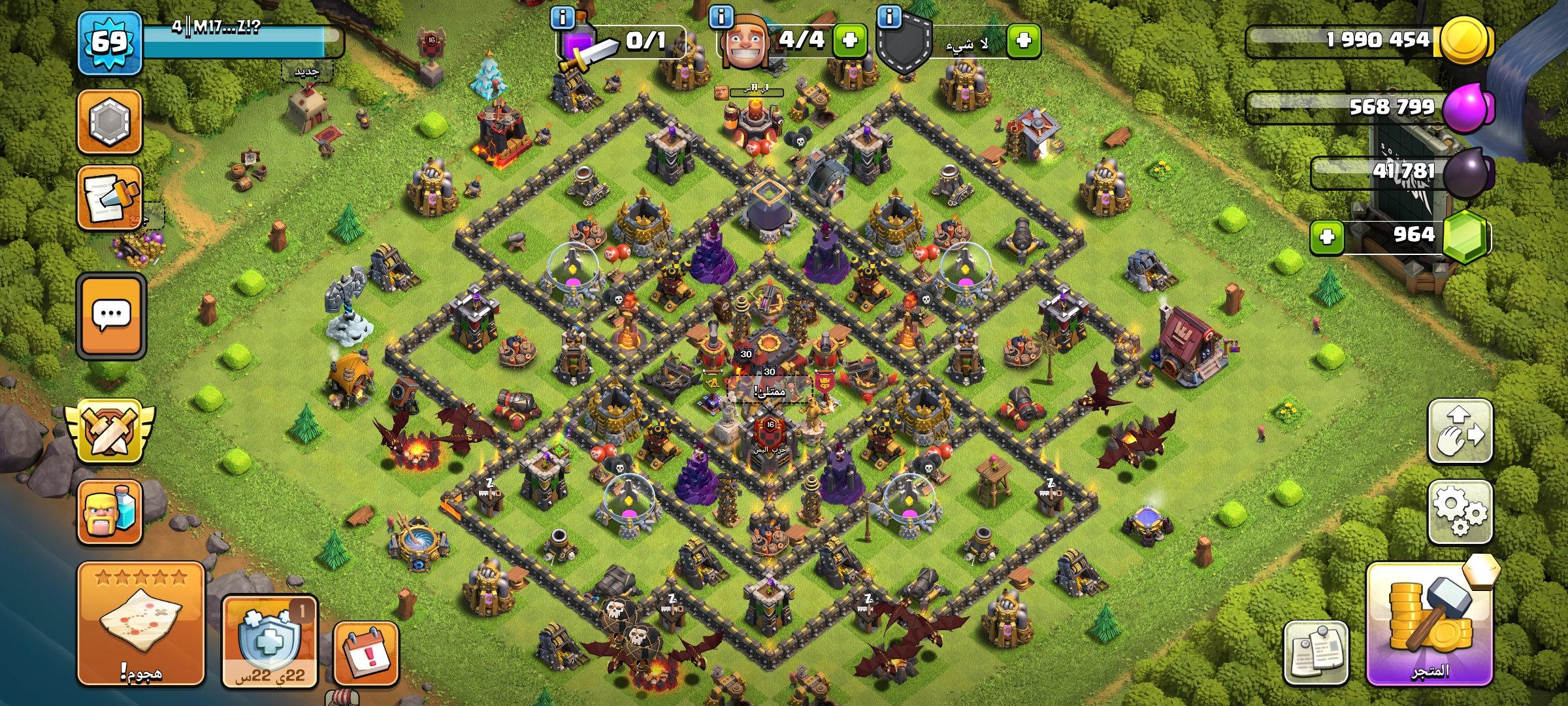Add a shield with the green plus button

[1024, 41]
